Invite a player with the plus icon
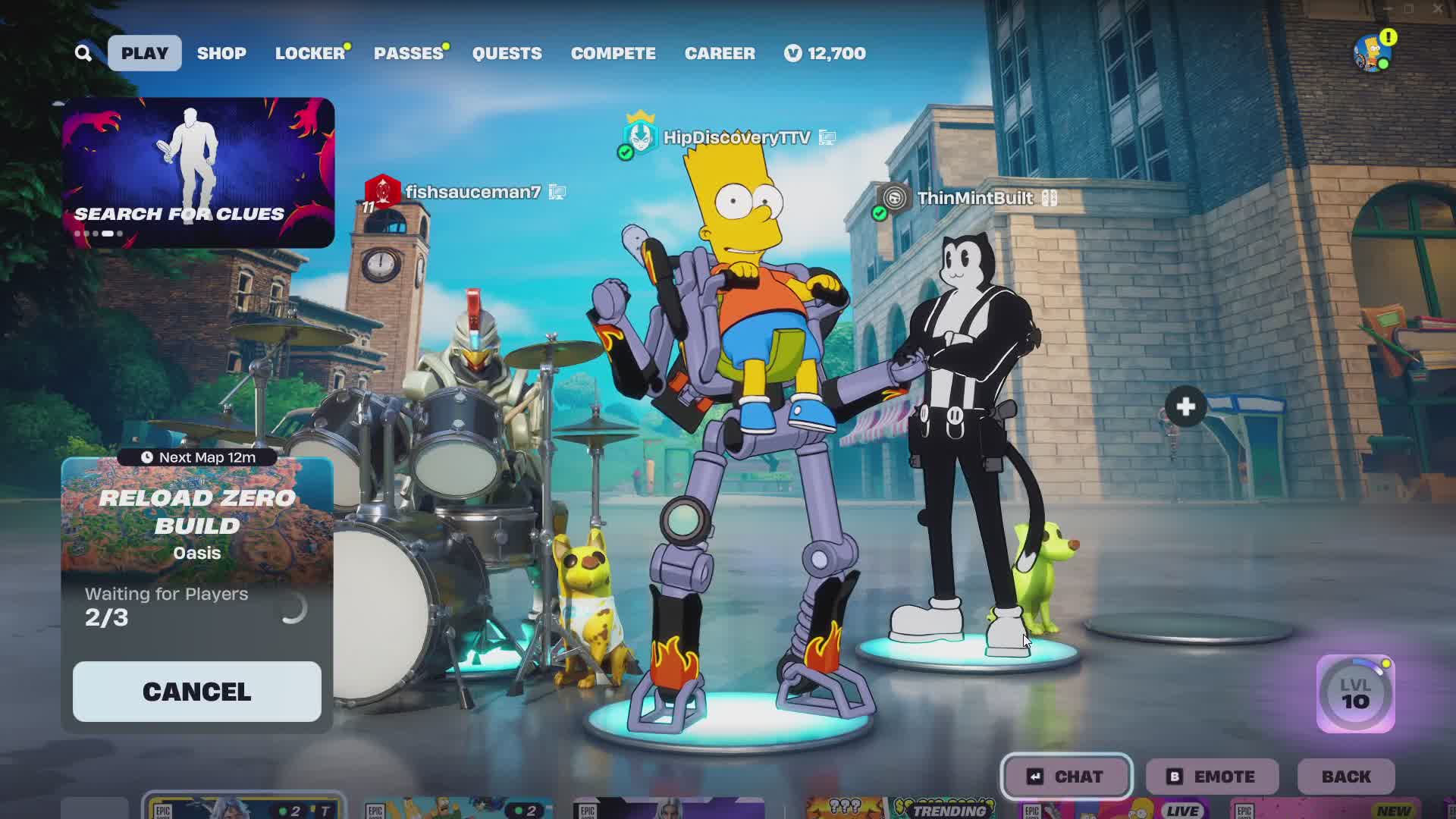Screen dimensions: 1456x819 coord(1186,407)
